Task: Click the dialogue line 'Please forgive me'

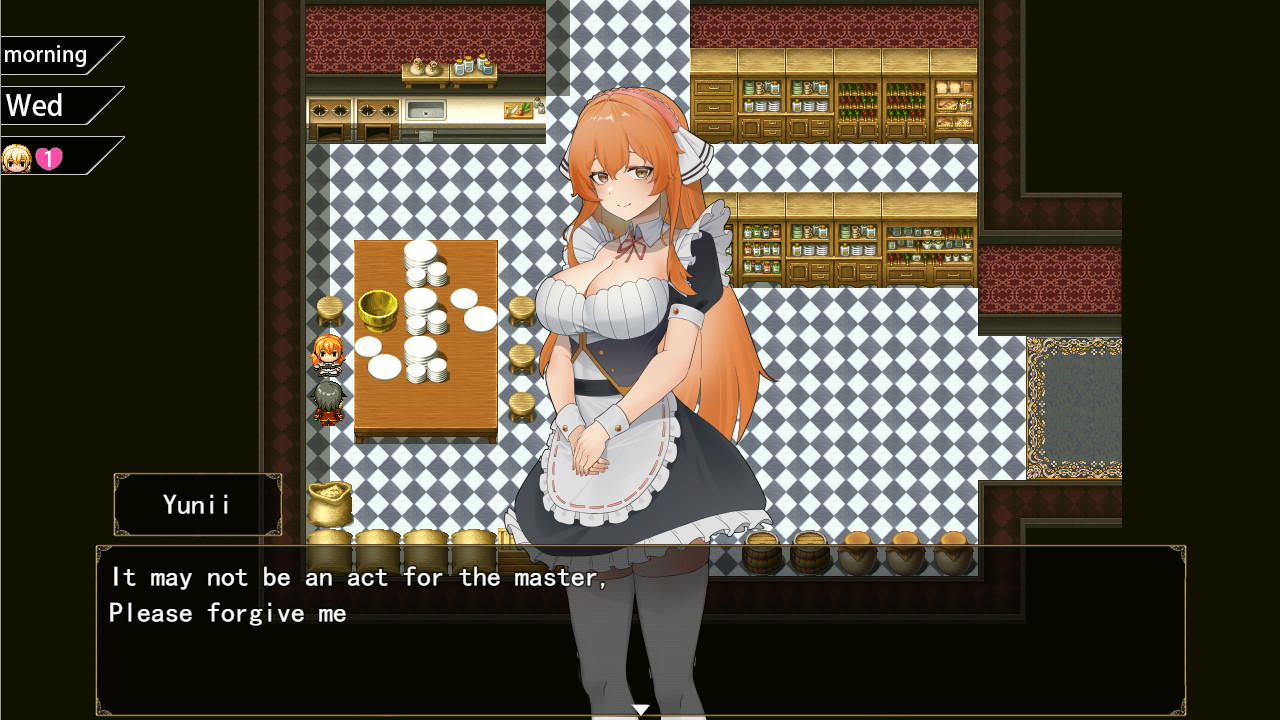Action: (228, 612)
